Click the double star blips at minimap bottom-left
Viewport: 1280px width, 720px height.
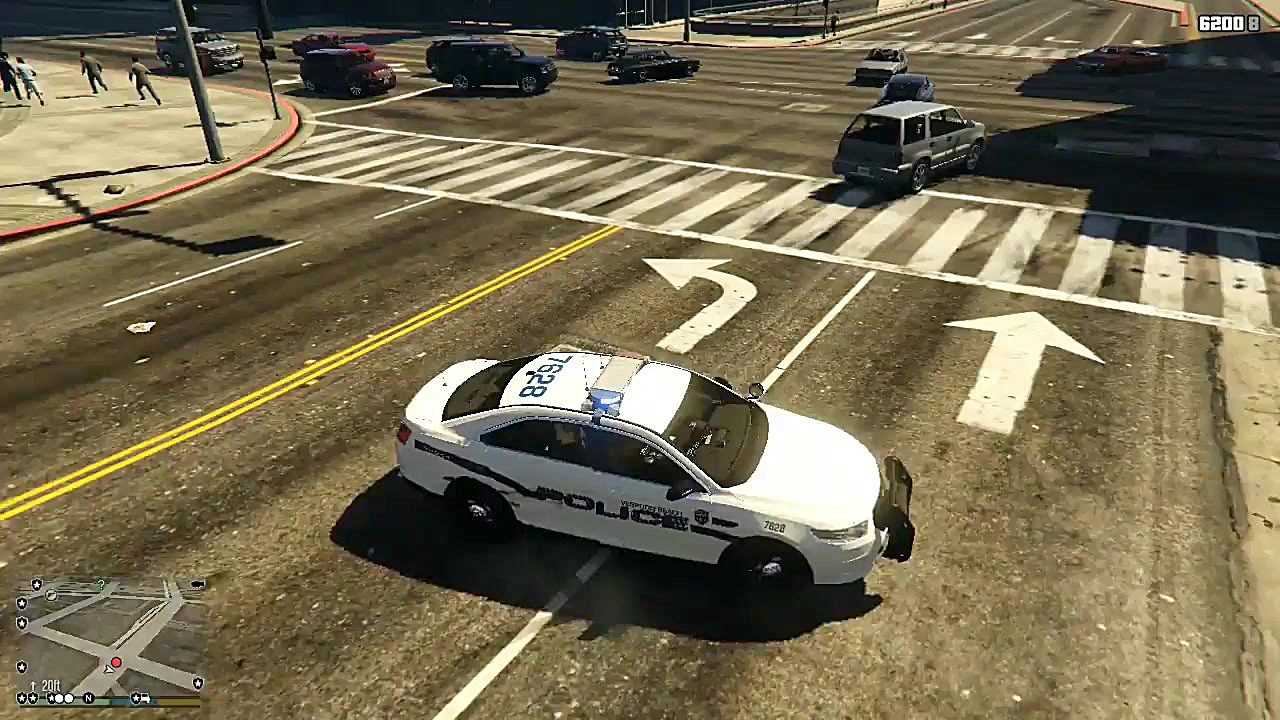coord(27,697)
